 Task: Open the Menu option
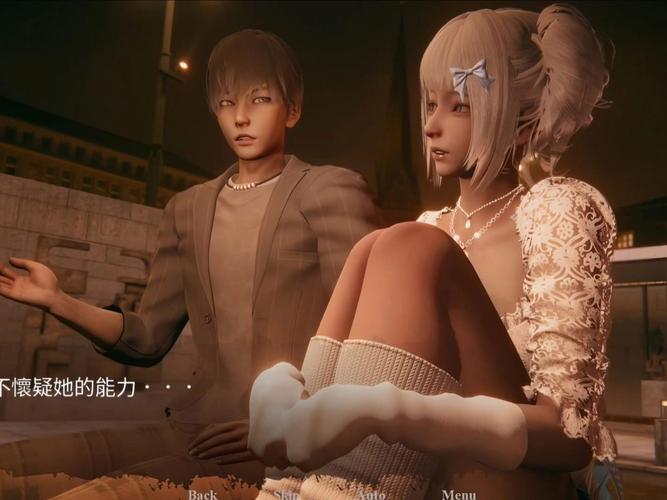tap(459, 493)
